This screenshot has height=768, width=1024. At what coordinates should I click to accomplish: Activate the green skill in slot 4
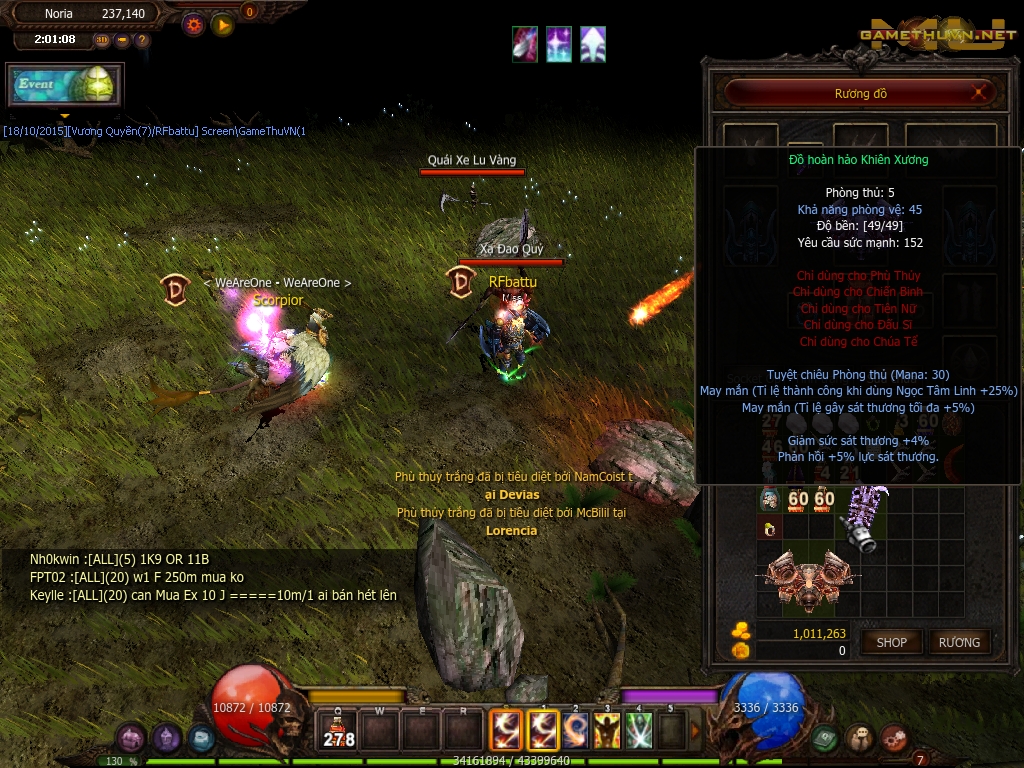coord(639,730)
